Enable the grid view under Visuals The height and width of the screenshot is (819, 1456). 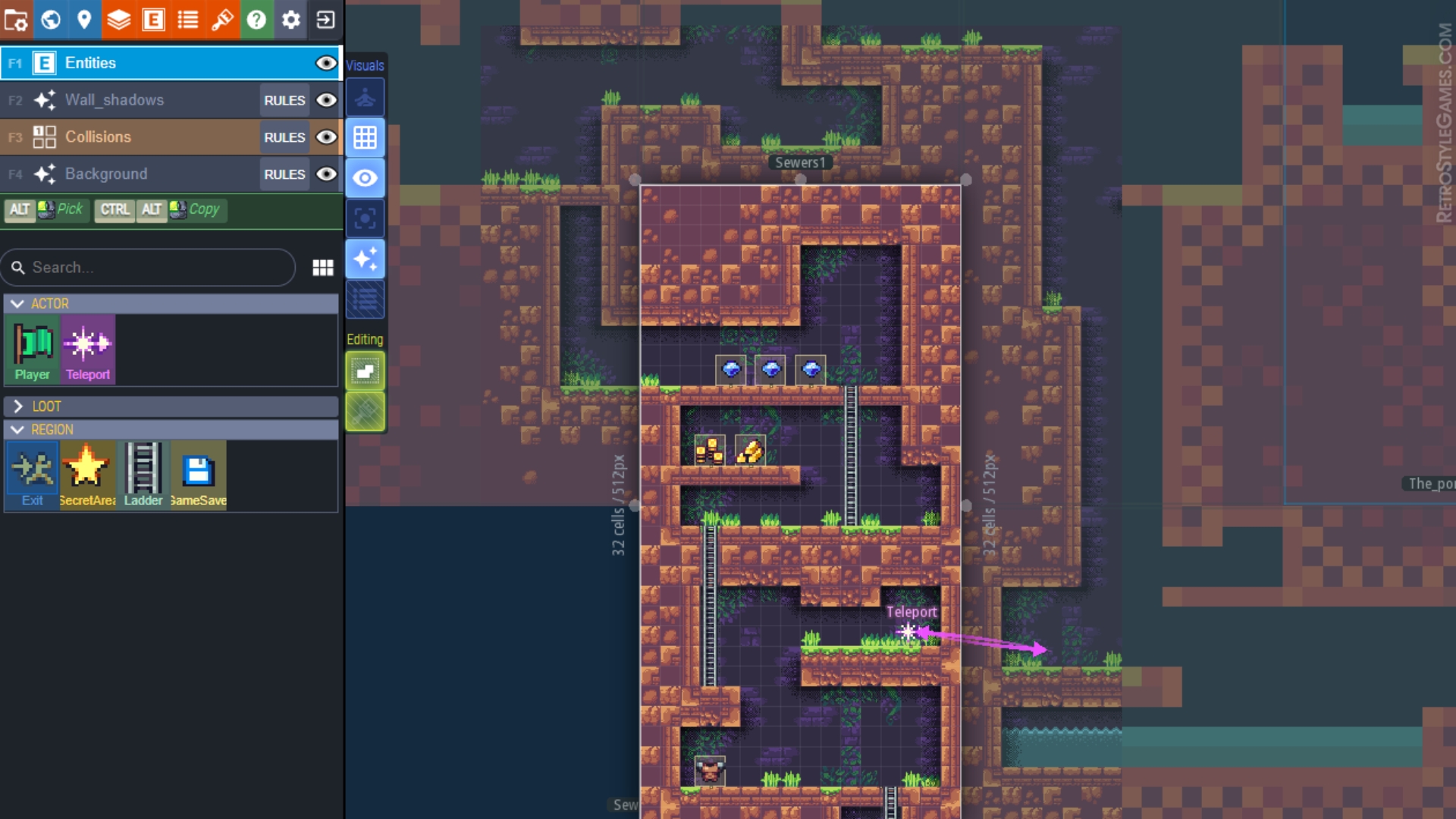click(366, 137)
